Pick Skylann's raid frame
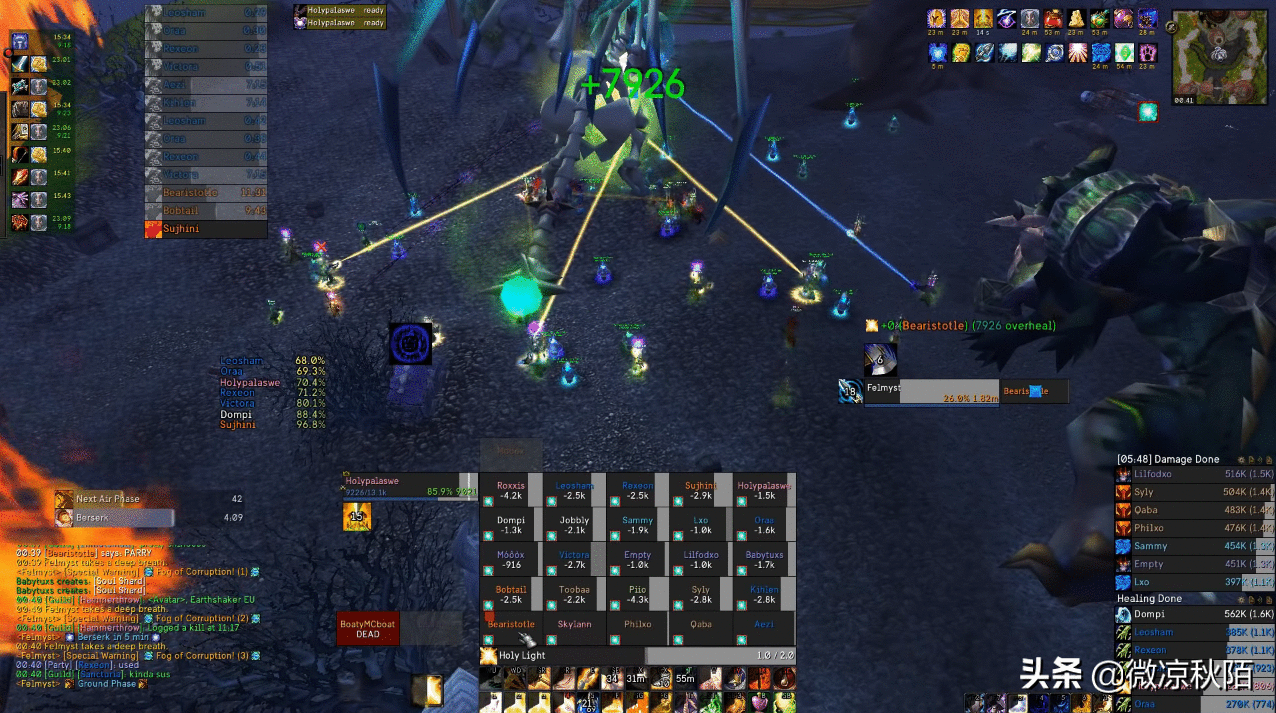This screenshot has height=713, width=1276. pos(574,629)
